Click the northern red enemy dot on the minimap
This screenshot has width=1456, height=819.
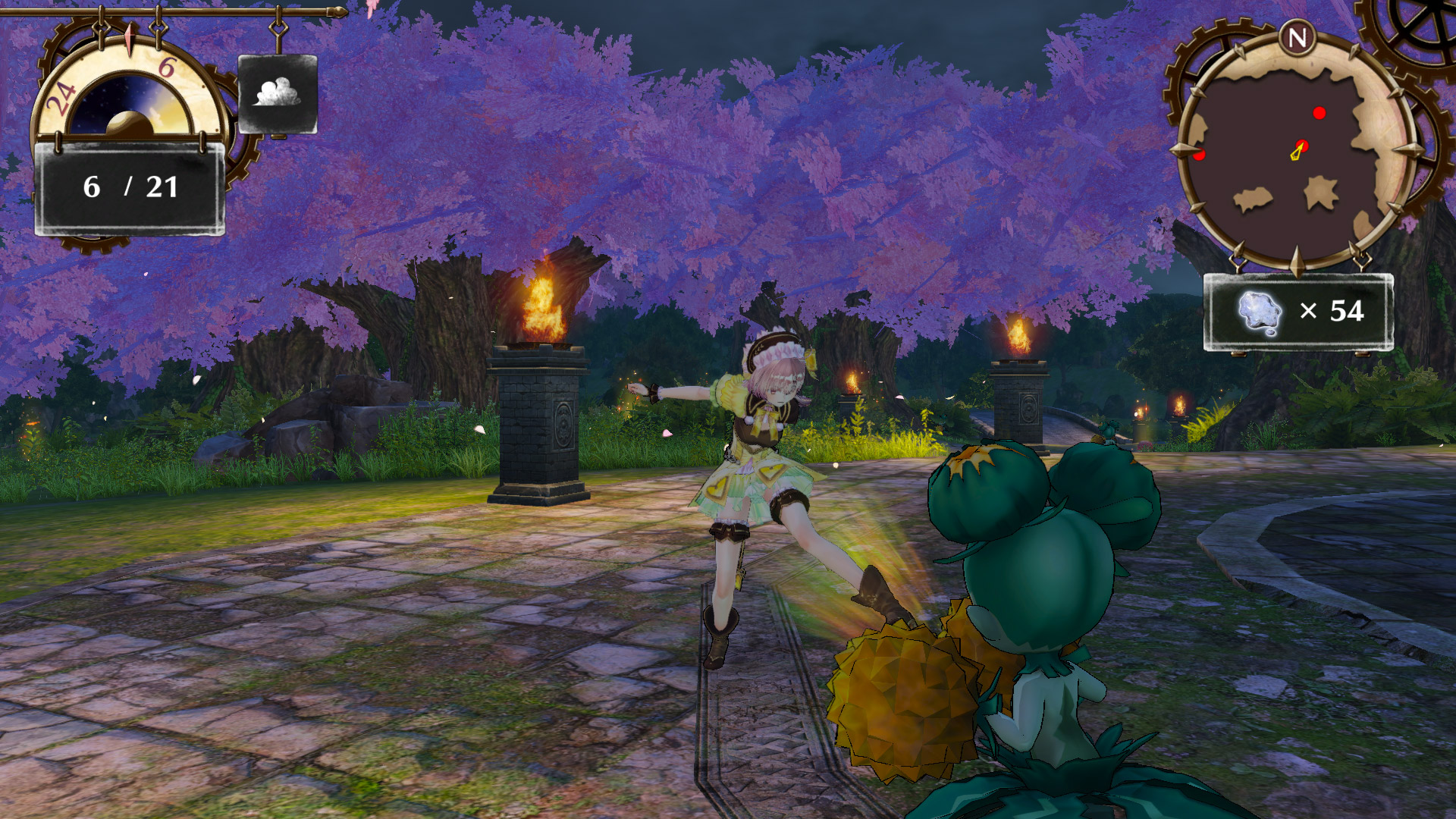(1321, 114)
